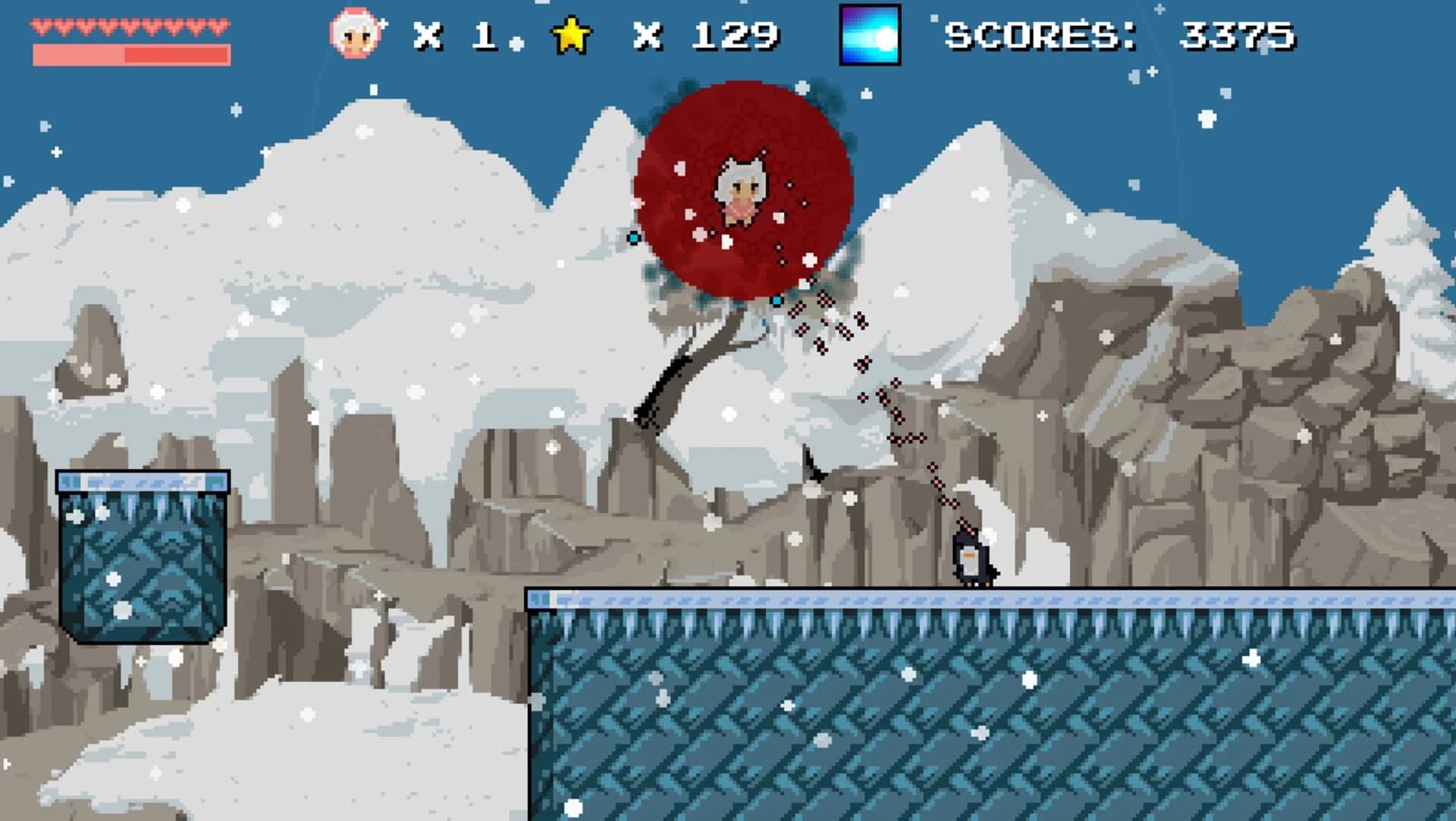Click the blue energy orb icon beside SCORES
This screenshot has width=1456, height=821.
(871, 36)
